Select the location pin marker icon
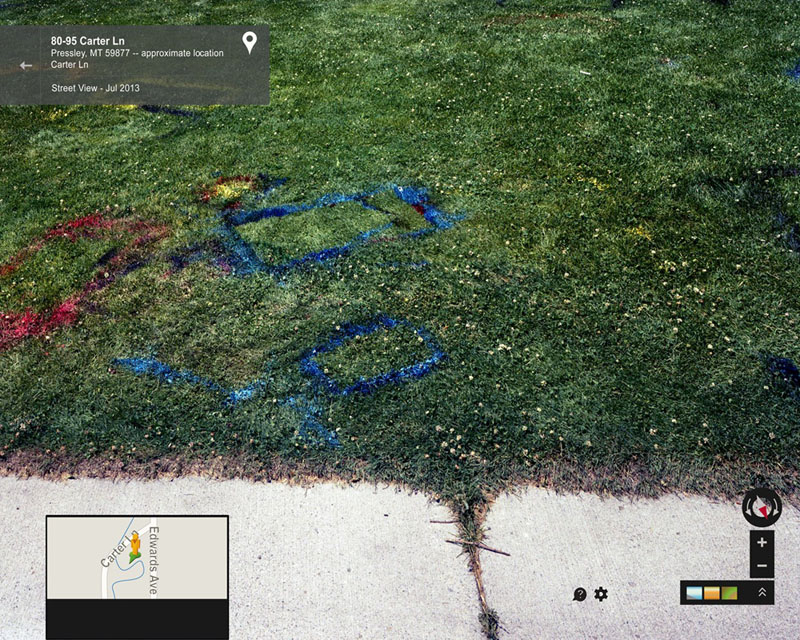Screen dimensions: 800x640 (x=250, y=42)
